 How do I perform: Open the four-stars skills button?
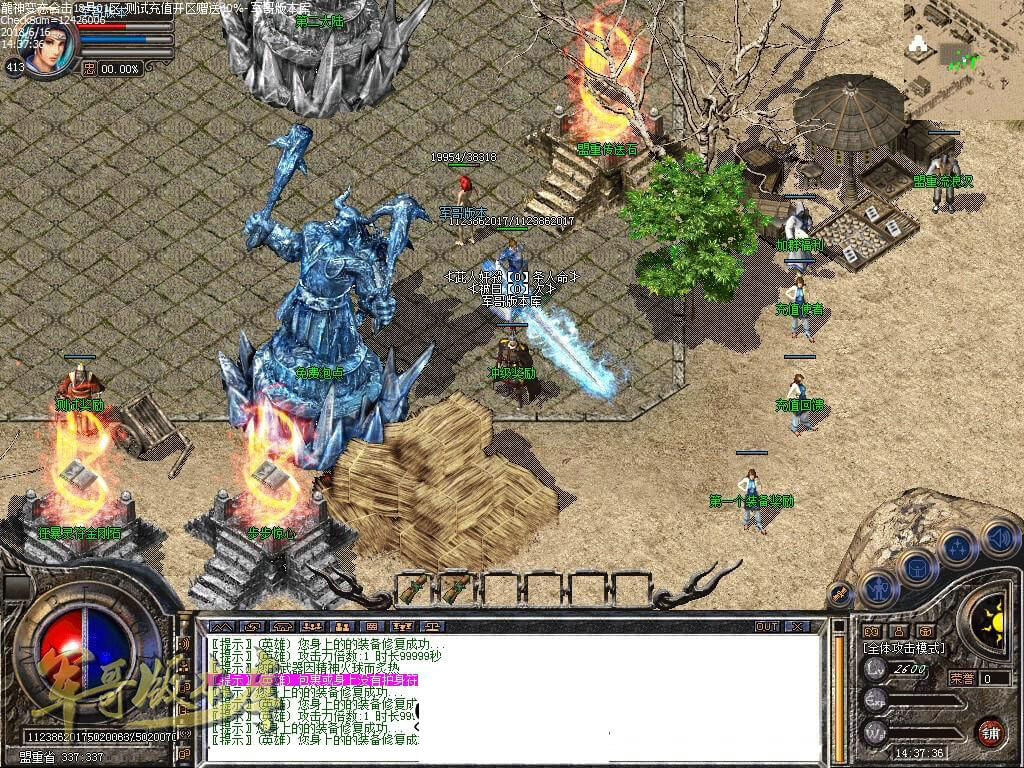coord(957,549)
